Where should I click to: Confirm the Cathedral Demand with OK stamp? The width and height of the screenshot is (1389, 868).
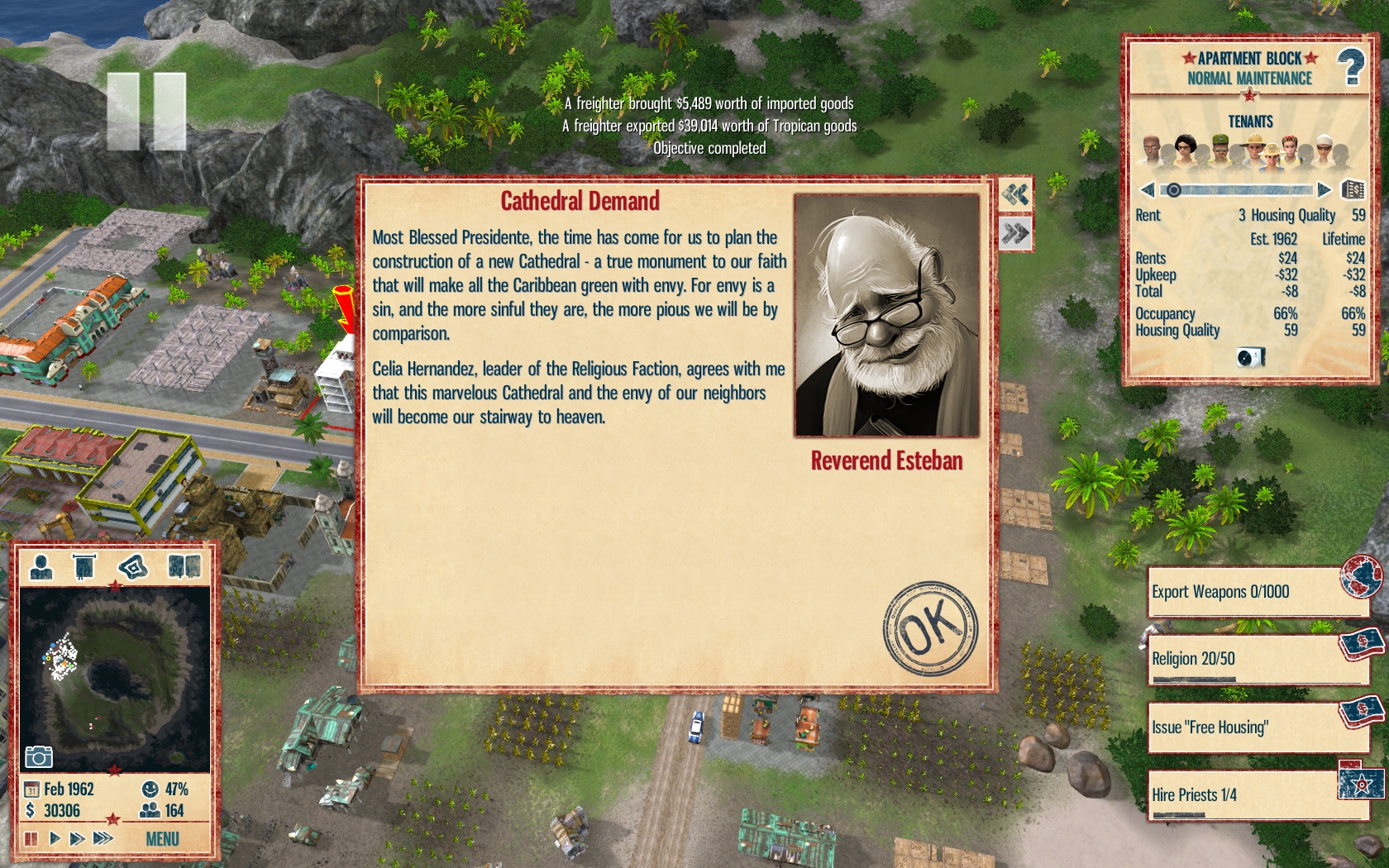click(x=930, y=628)
